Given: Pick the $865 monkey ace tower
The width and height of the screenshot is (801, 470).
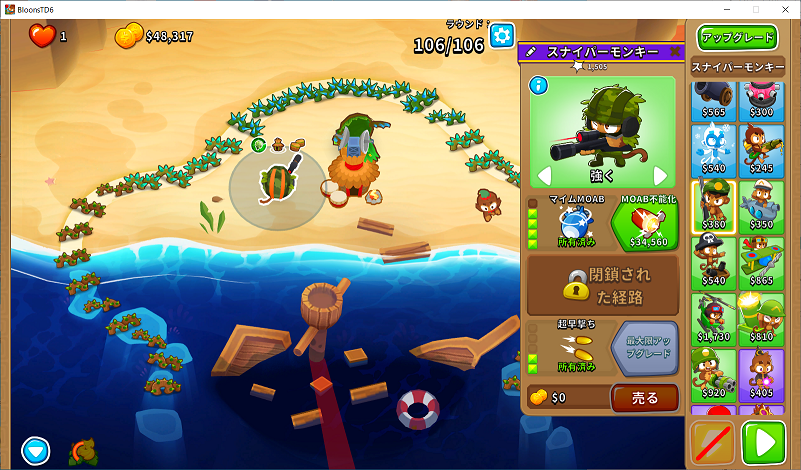Looking at the screenshot, I should click(x=762, y=263).
